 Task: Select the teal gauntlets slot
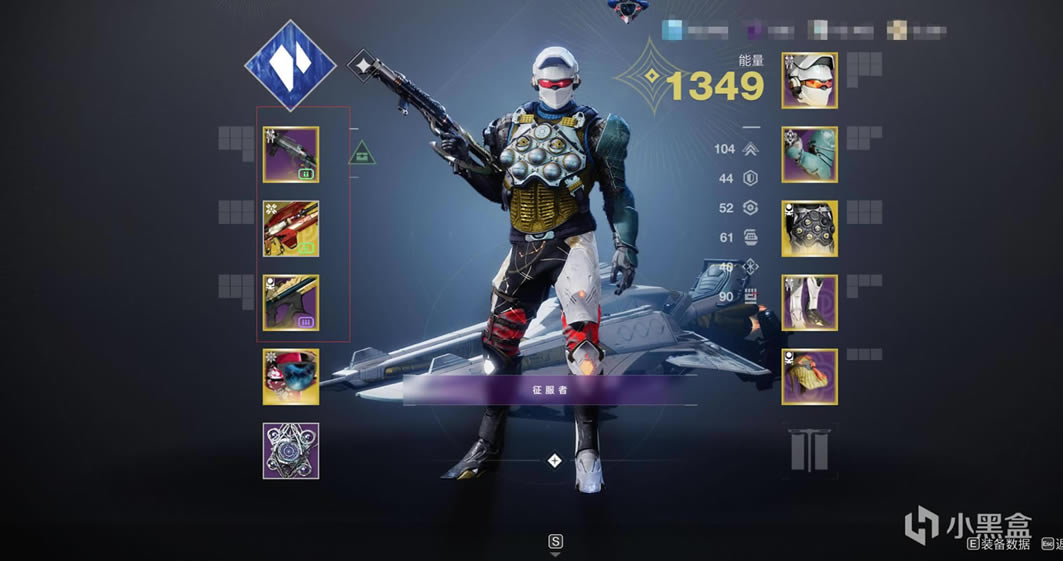pos(809,155)
